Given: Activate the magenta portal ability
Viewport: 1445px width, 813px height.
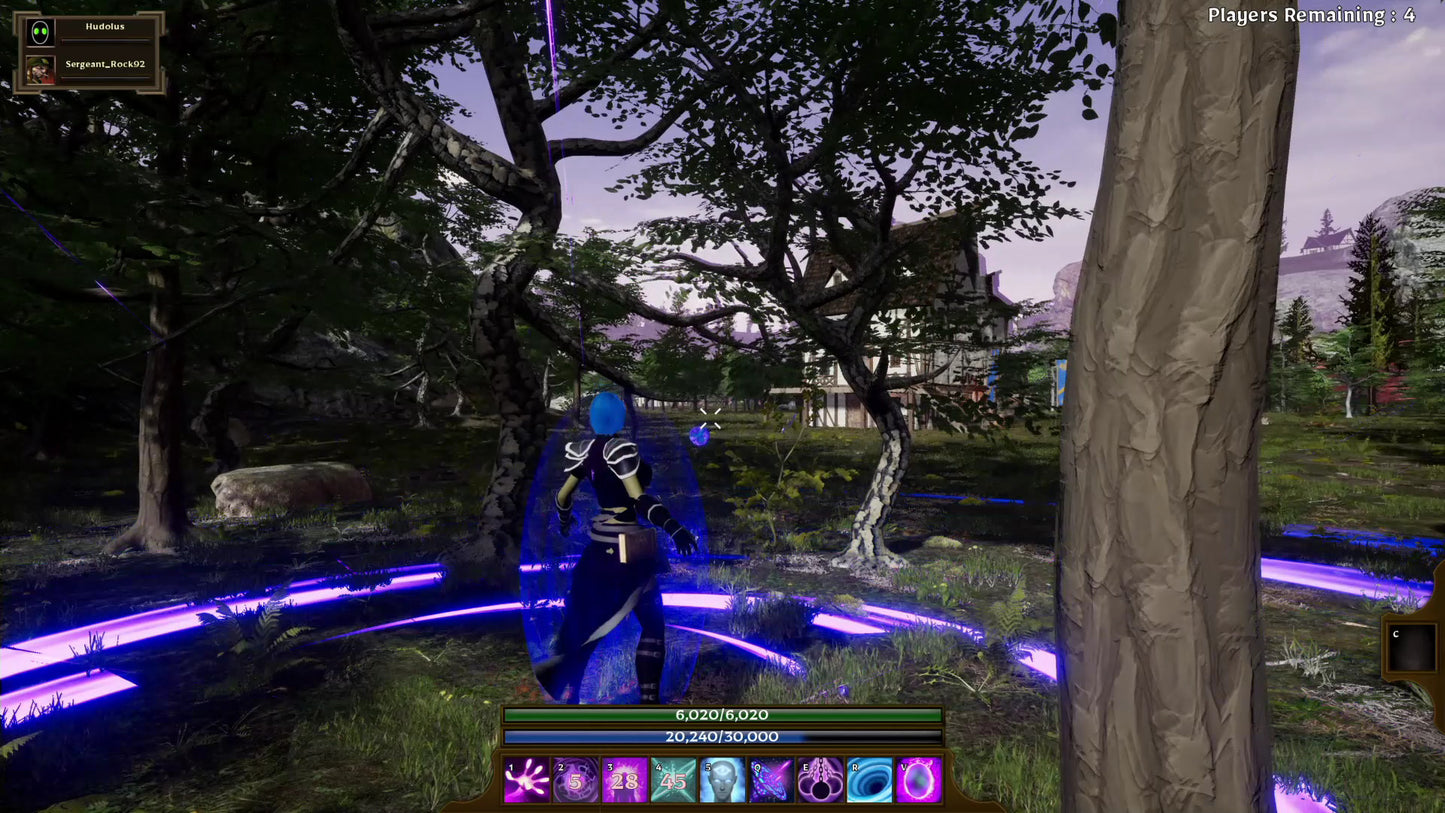Looking at the screenshot, I should tap(918, 780).
